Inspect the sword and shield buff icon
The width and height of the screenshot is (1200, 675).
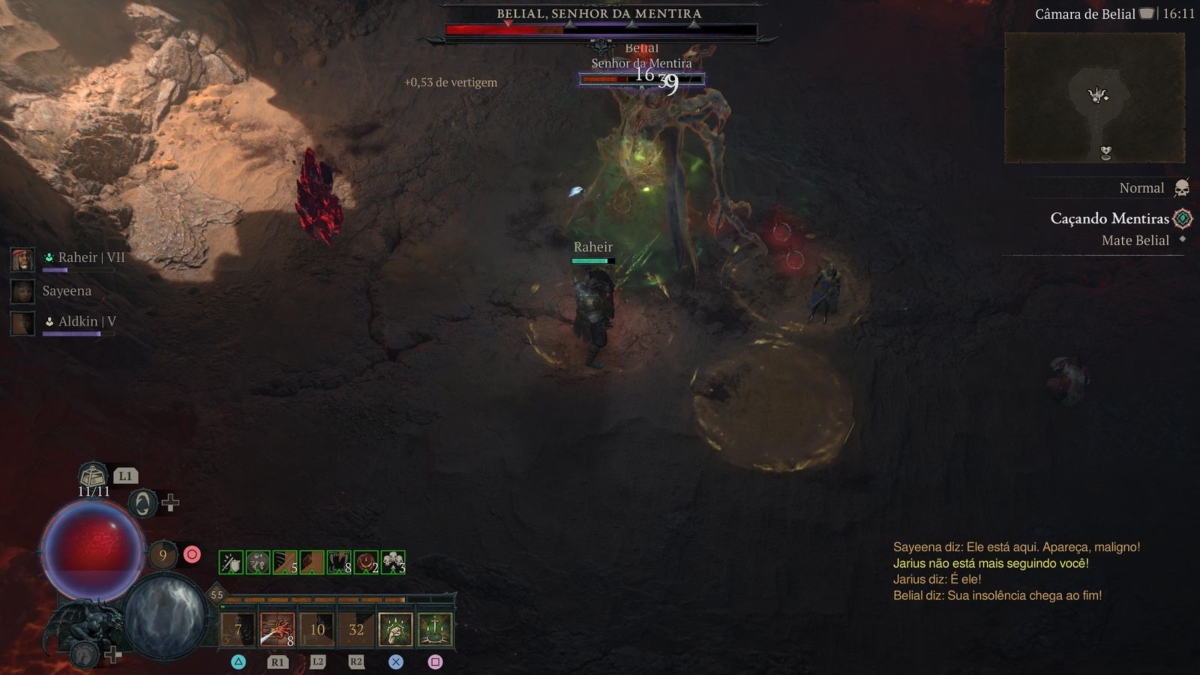click(x=231, y=562)
